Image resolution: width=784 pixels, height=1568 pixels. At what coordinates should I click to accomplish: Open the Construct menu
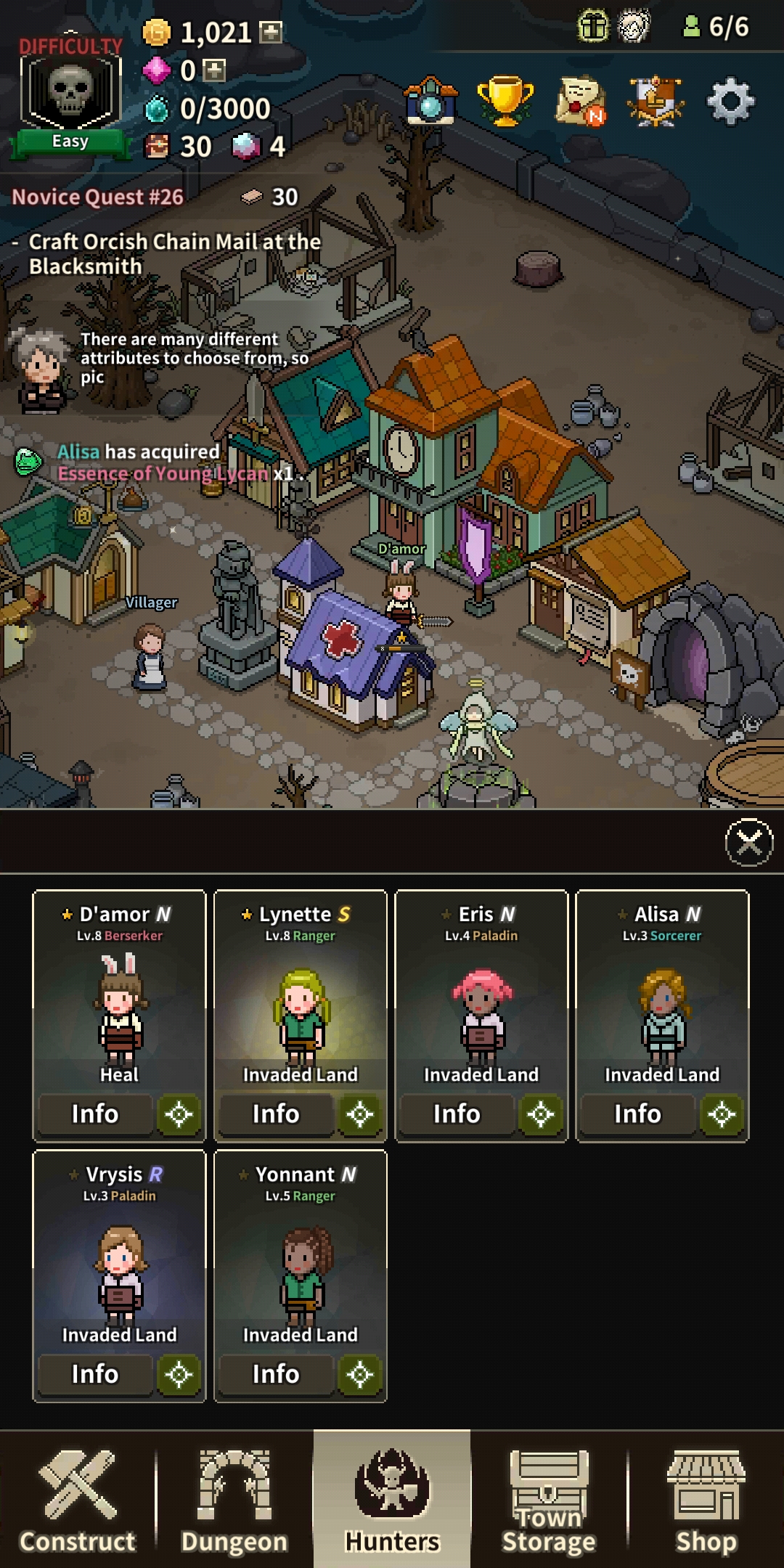point(78,1500)
